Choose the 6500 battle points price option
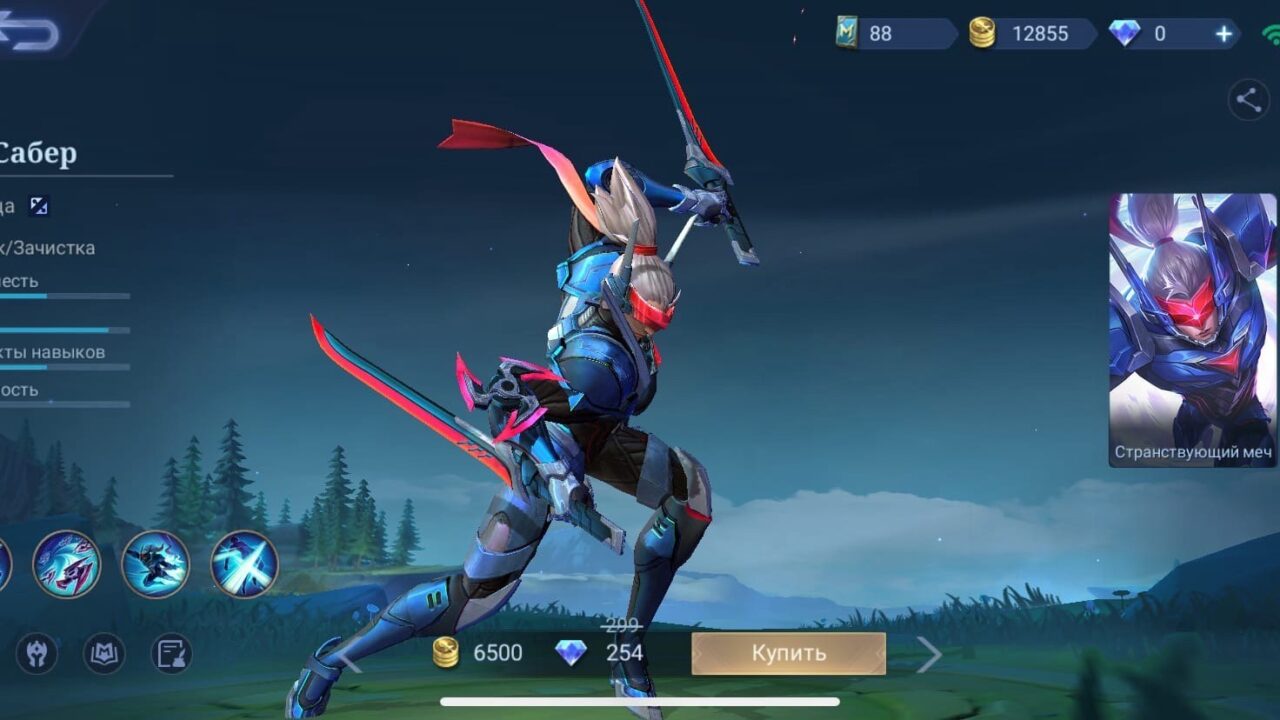Image resolution: width=1280 pixels, height=720 pixels. coord(478,654)
